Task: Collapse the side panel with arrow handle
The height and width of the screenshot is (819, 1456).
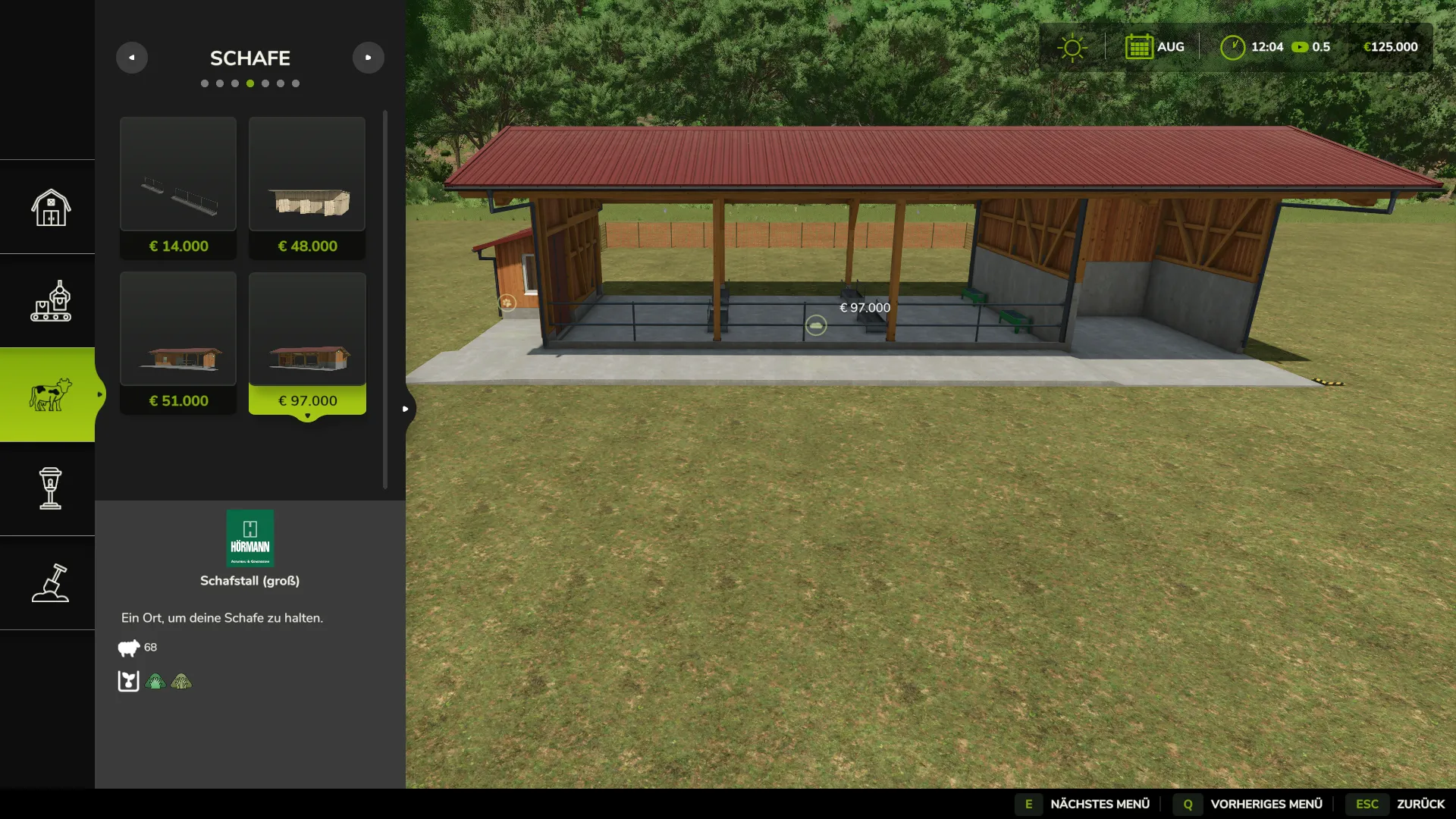Action: (x=406, y=409)
